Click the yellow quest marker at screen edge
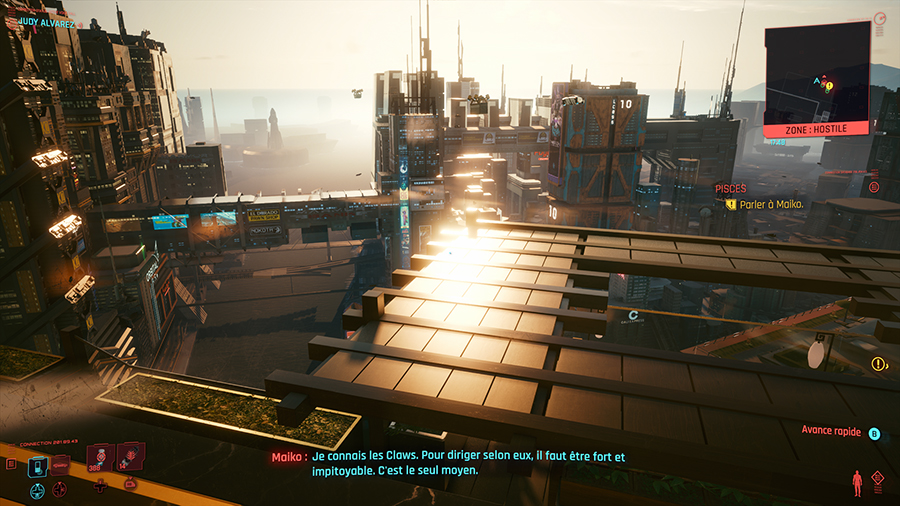The height and width of the screenshot is (506, 900). pyautogui.click(x=878, y=364)
